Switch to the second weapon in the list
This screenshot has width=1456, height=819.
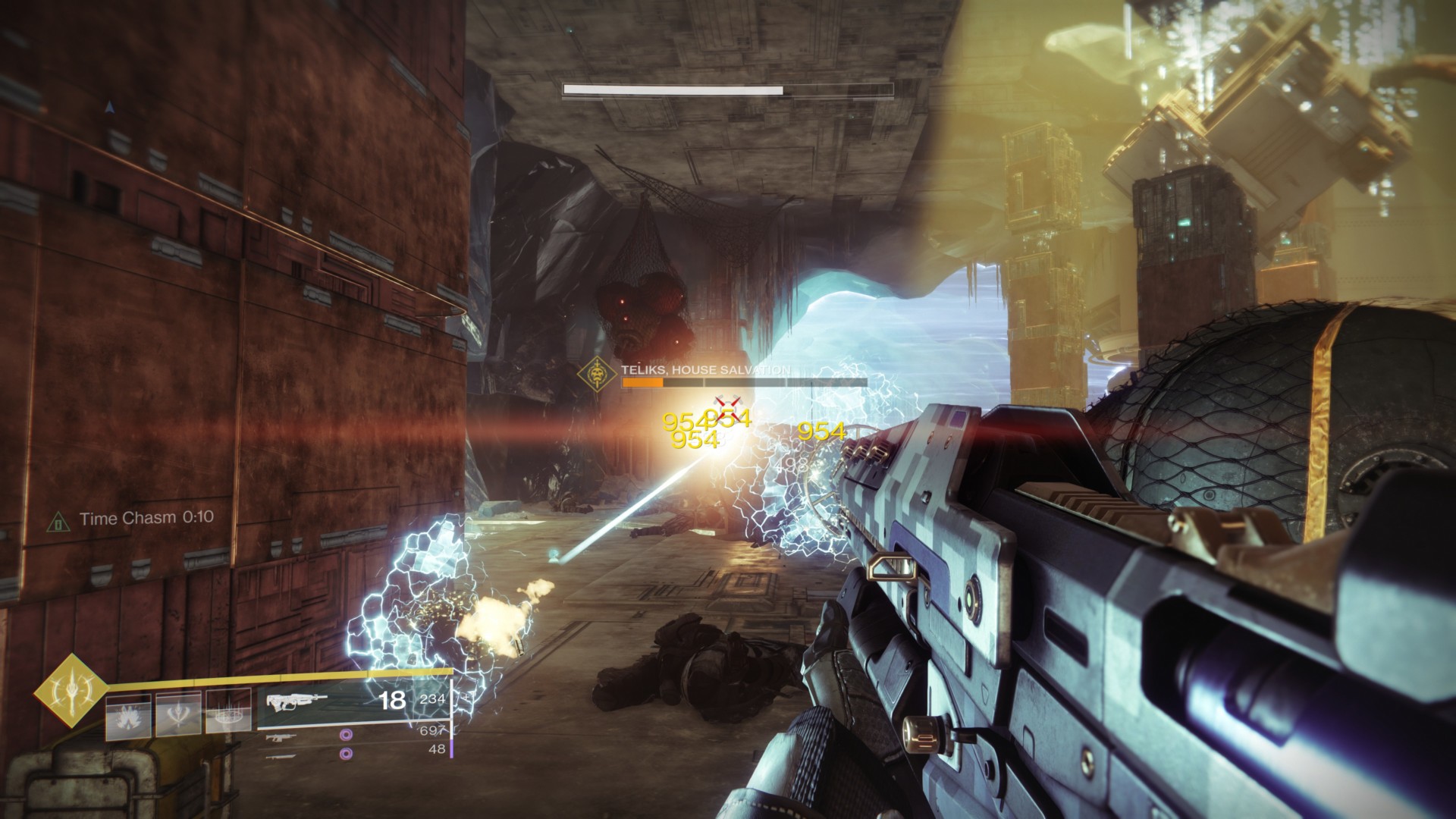[x=281, y=736]
